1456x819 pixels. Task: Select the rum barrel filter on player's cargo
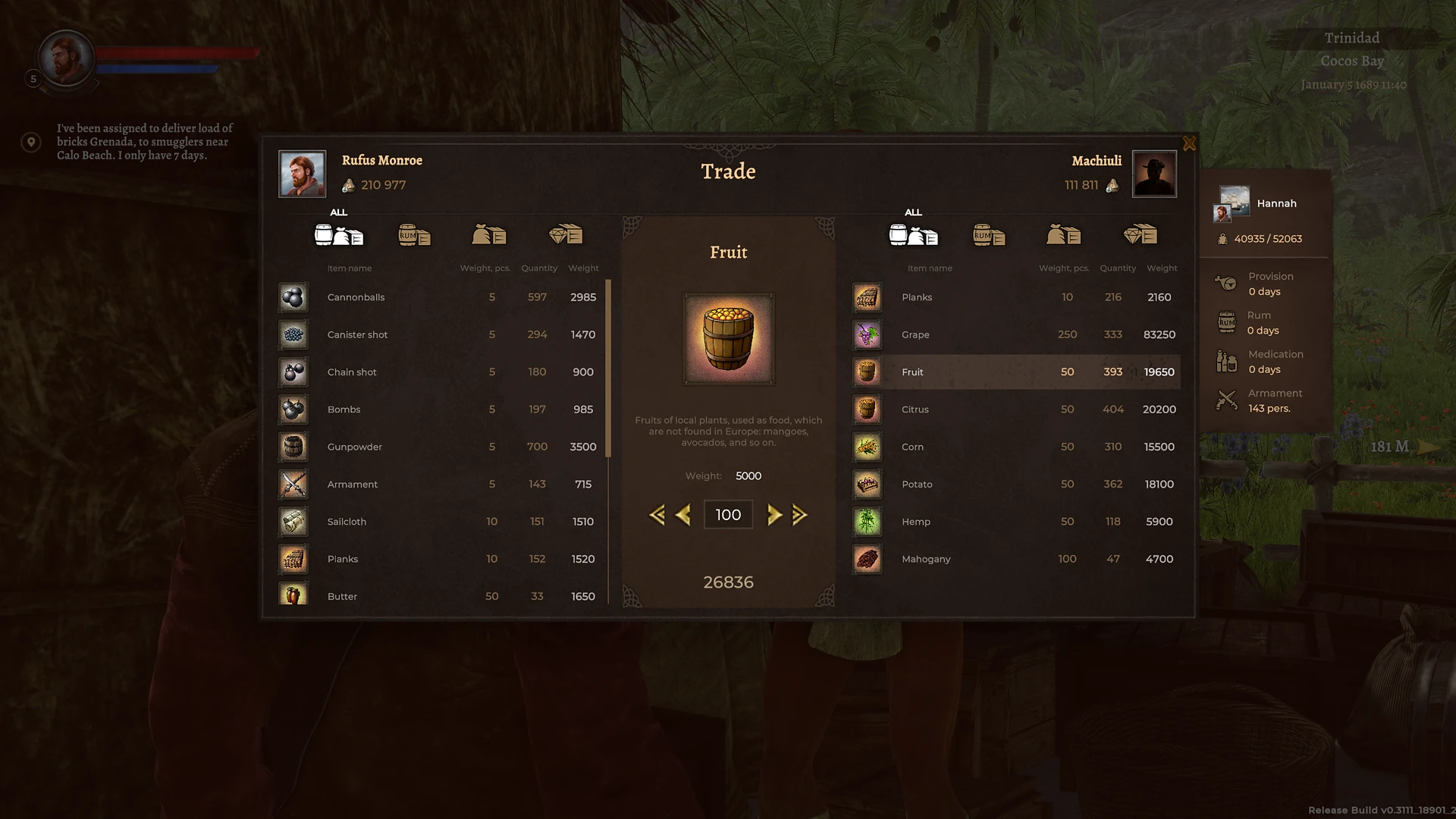(414, 236)
